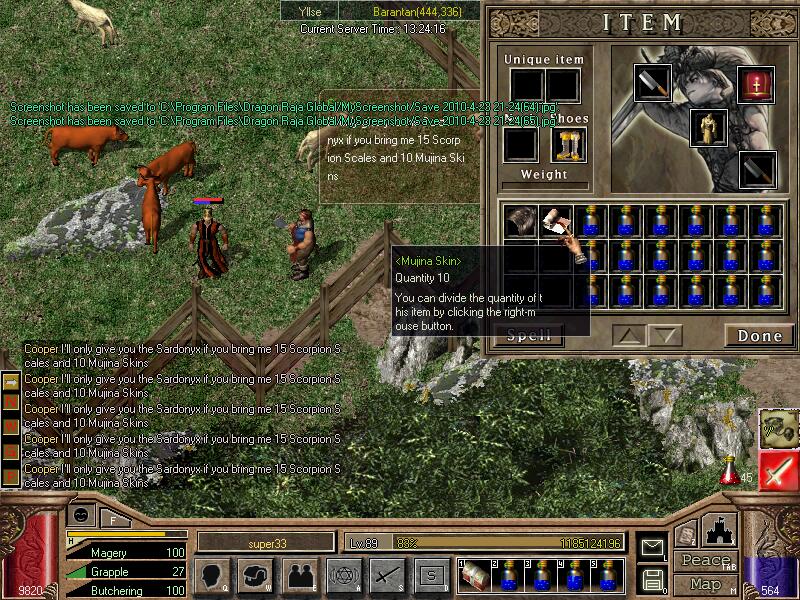Open the Spell panel button

coord(529,336)
